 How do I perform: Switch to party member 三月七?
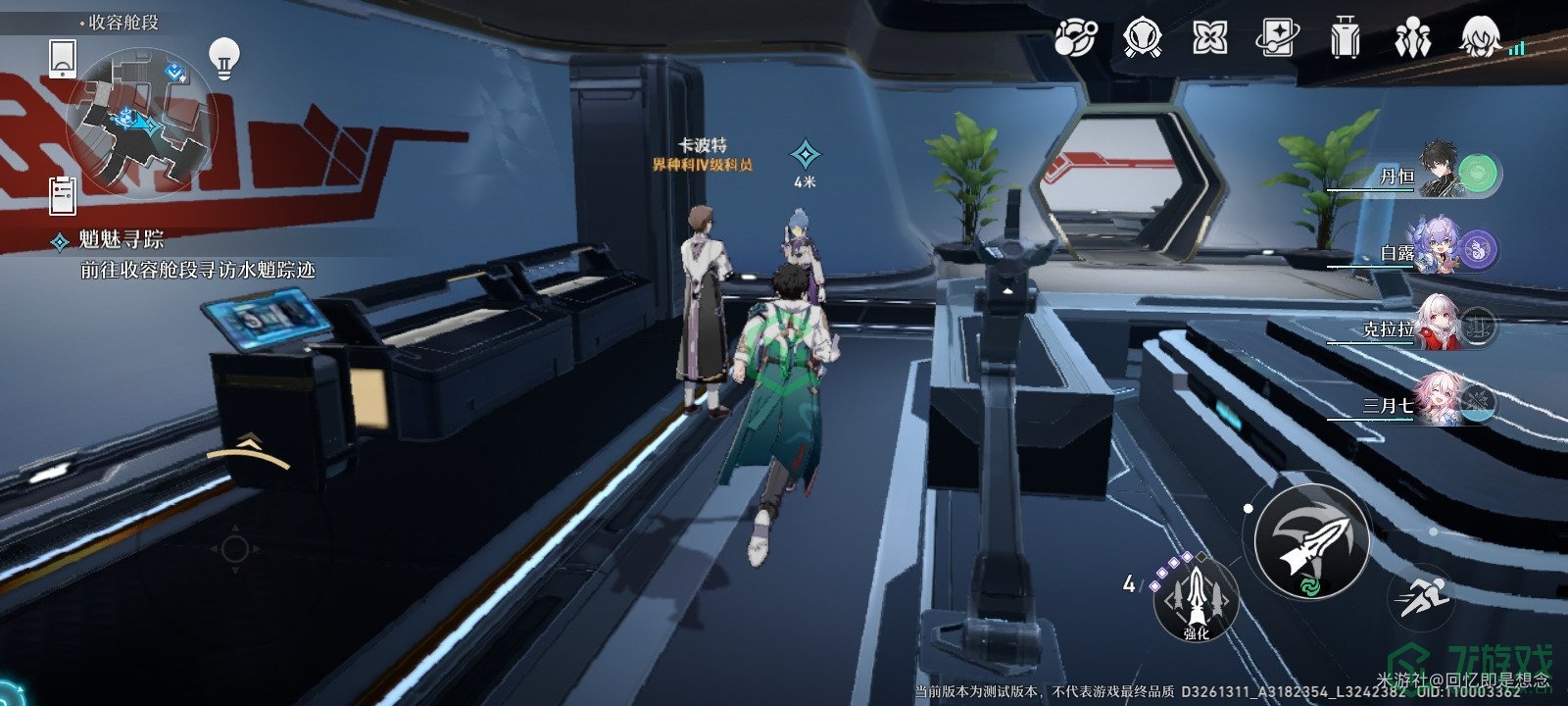click(1441, 403)
